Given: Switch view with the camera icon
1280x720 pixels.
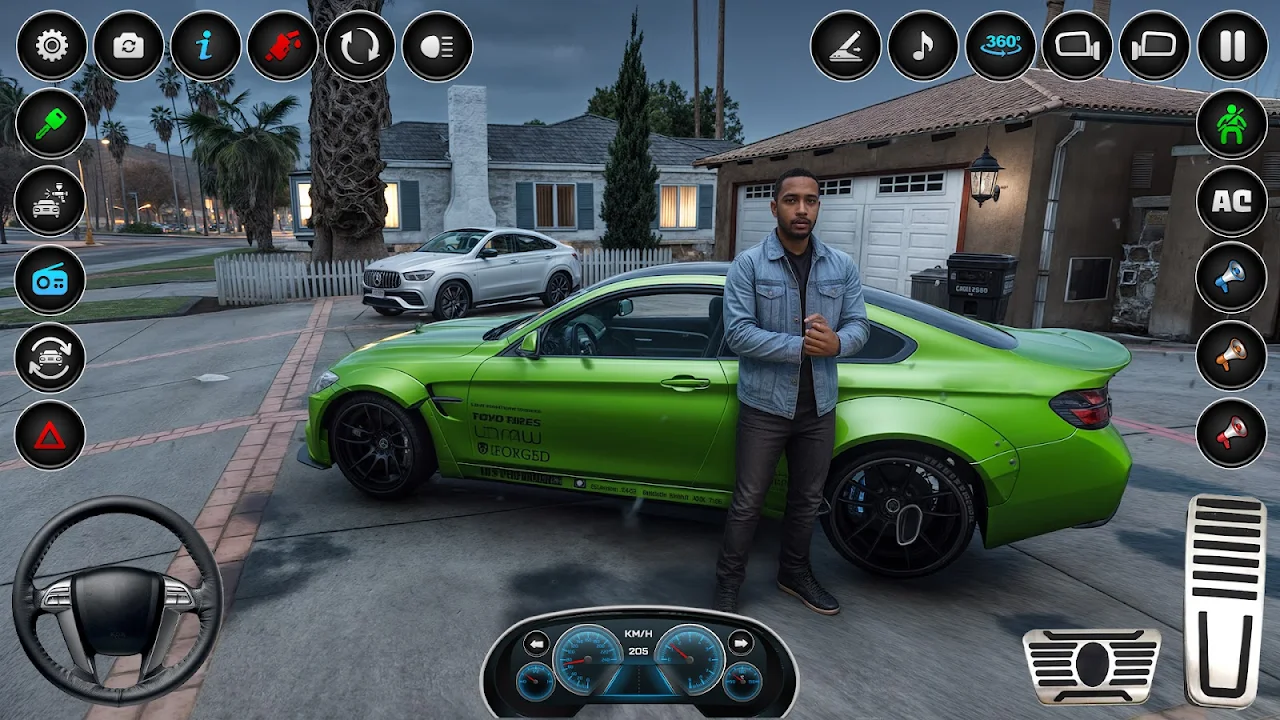Looking at the screenshot, I should (x=128, y=46).
